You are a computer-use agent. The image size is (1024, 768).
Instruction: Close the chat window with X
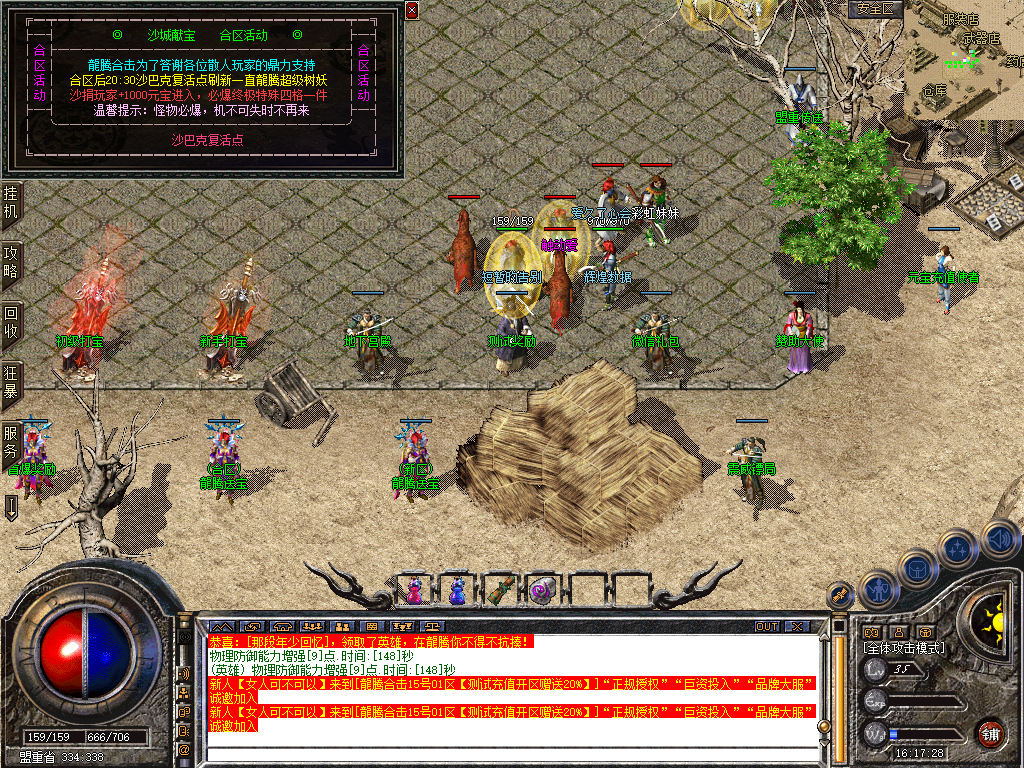coord(797,627)
